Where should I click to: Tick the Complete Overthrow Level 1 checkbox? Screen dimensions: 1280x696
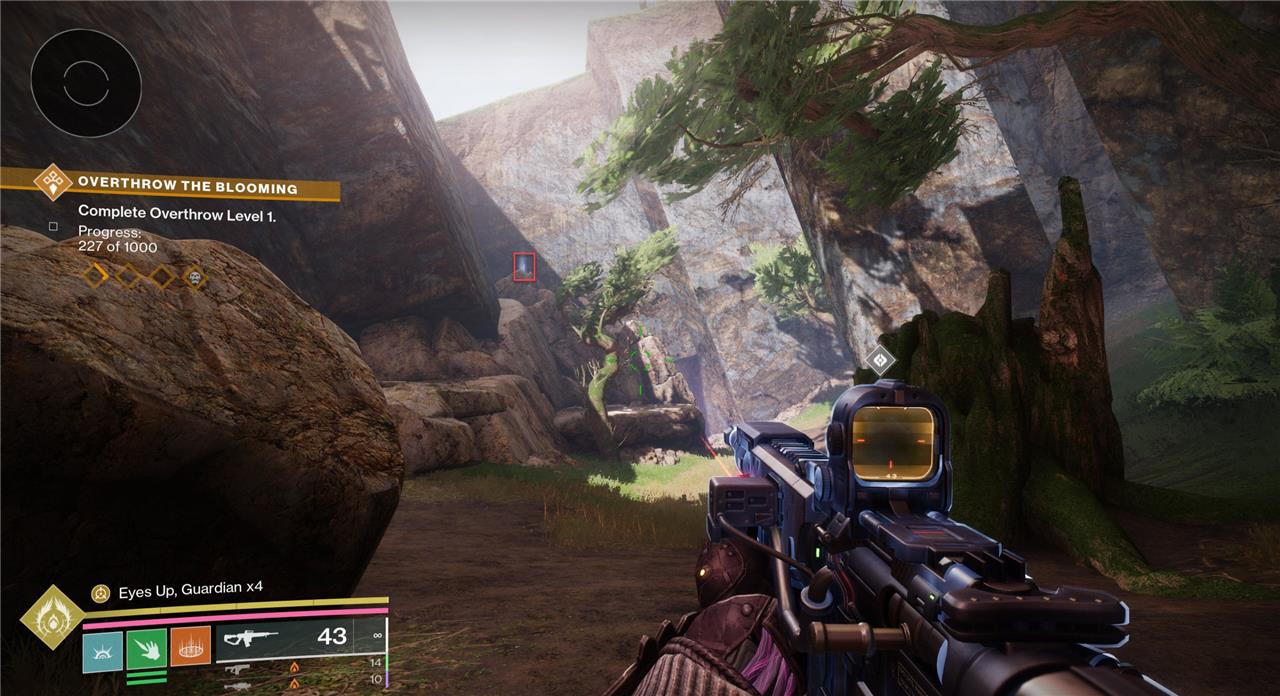pos(53,227)
